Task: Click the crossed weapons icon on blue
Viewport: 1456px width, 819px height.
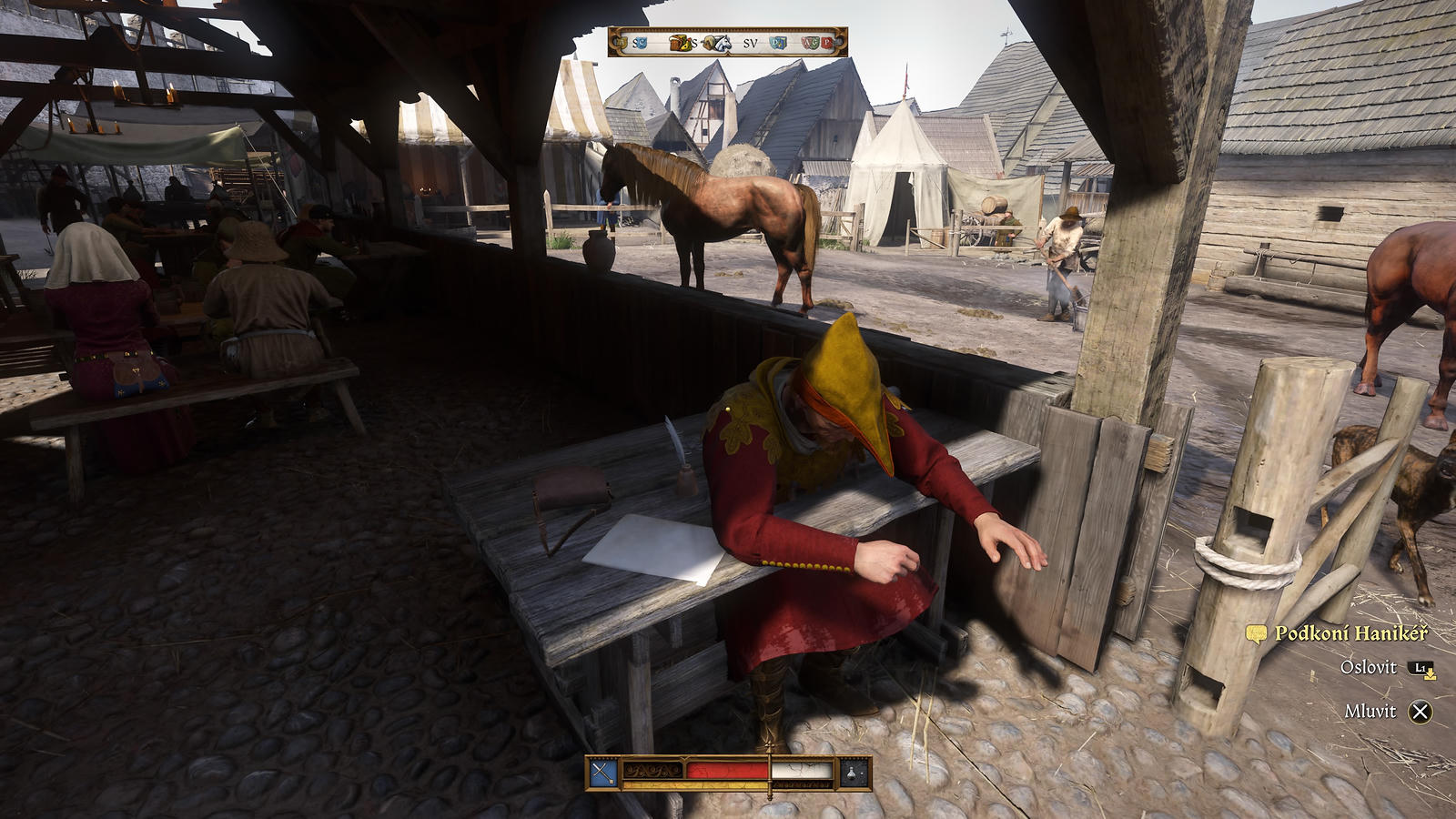Action: pos(603,773)
